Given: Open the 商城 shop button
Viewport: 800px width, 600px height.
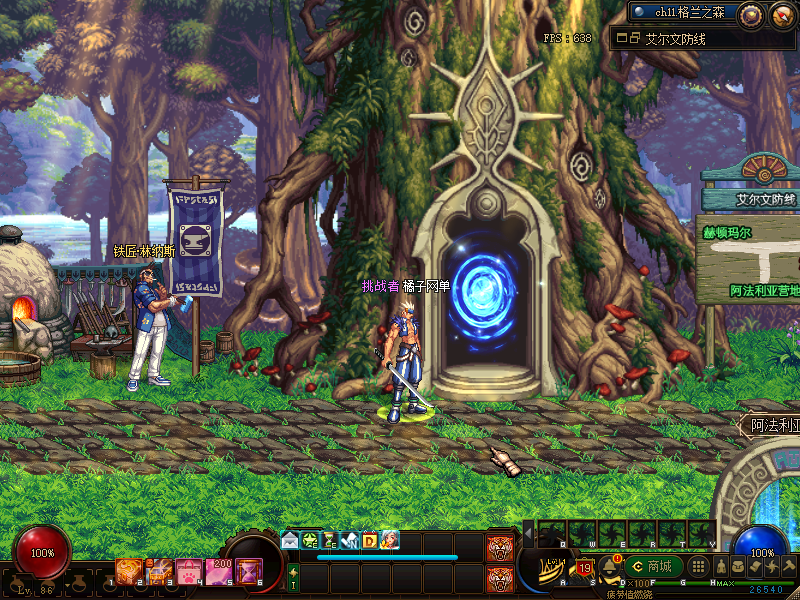Looking at the screenshot, I should pyautogui.click(x=655, y=567).
